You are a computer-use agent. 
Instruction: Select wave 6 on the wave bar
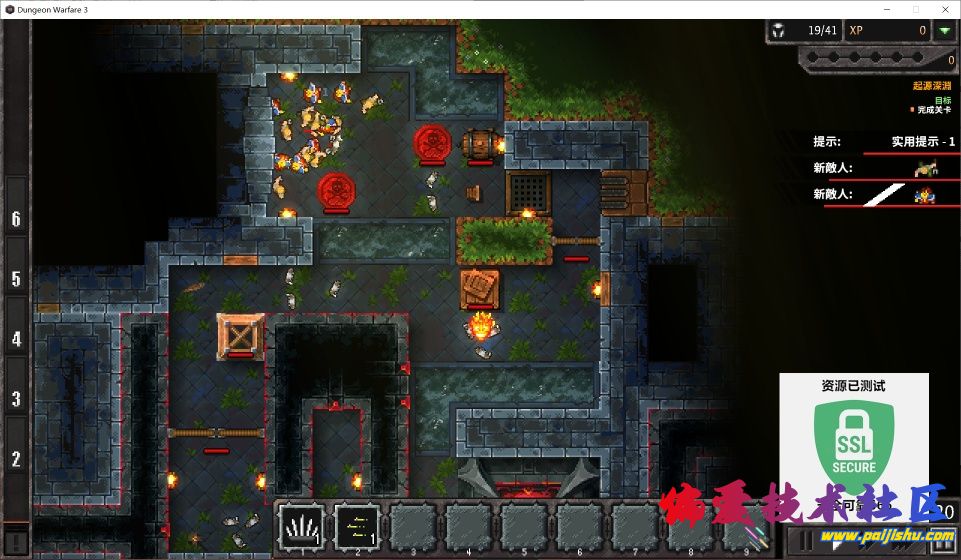click(x=16, y=218)
